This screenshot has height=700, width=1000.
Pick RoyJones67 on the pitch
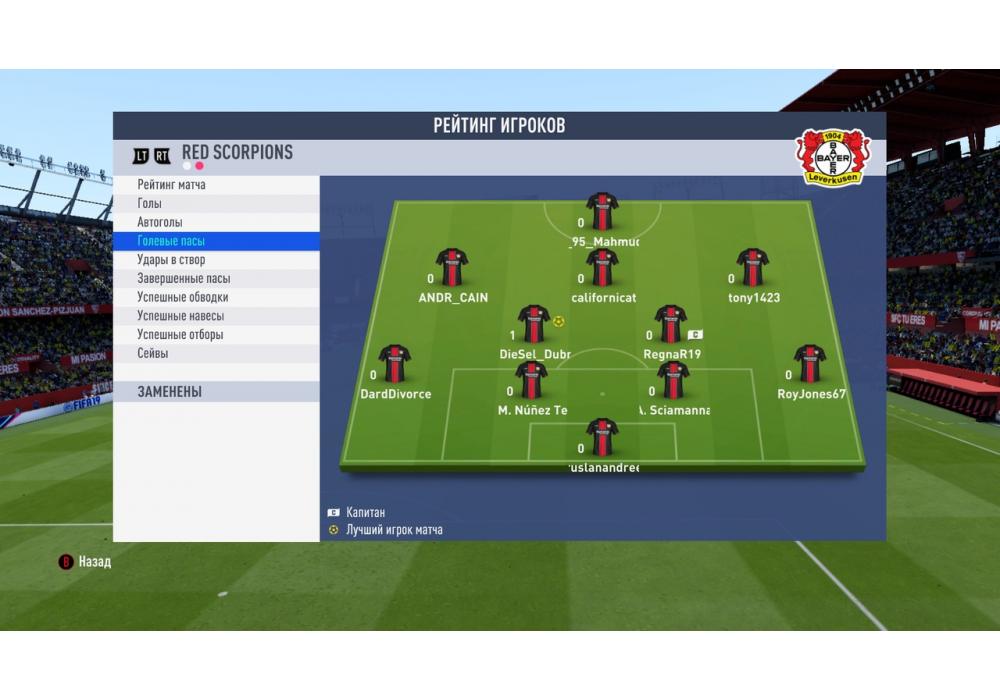(x=810, y=364)
